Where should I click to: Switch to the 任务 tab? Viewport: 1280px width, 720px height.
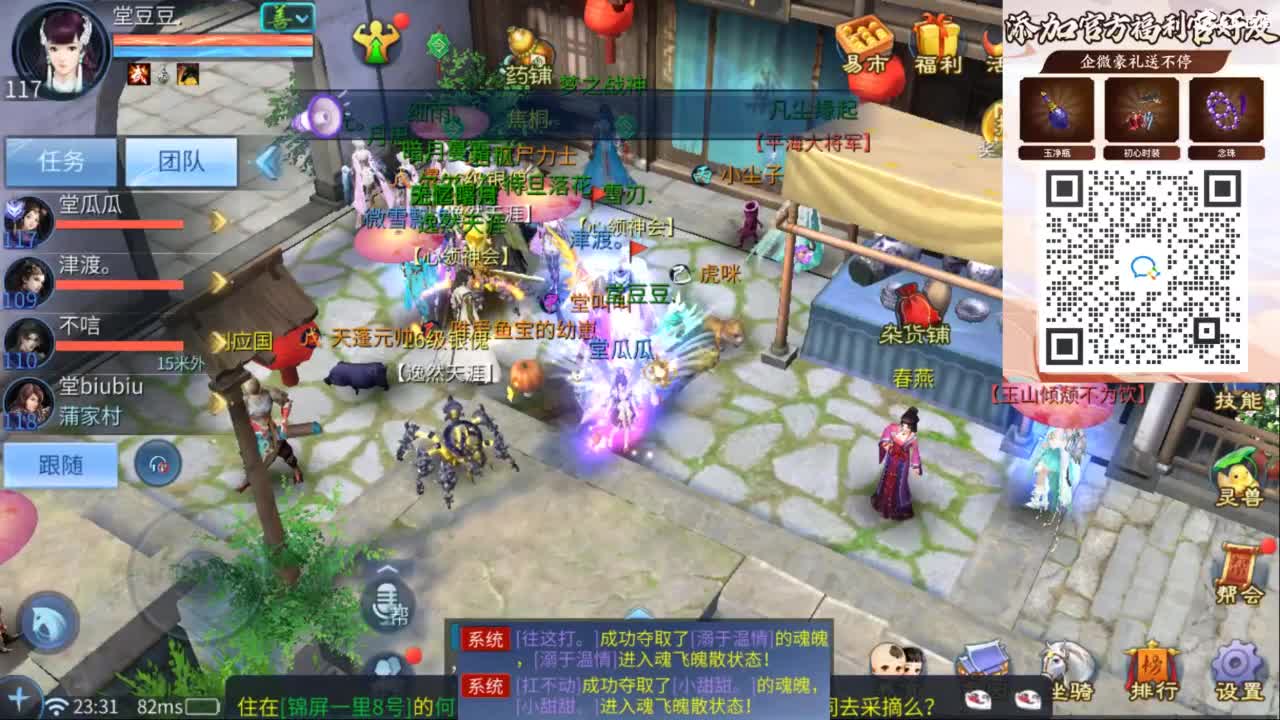[60, 160]
